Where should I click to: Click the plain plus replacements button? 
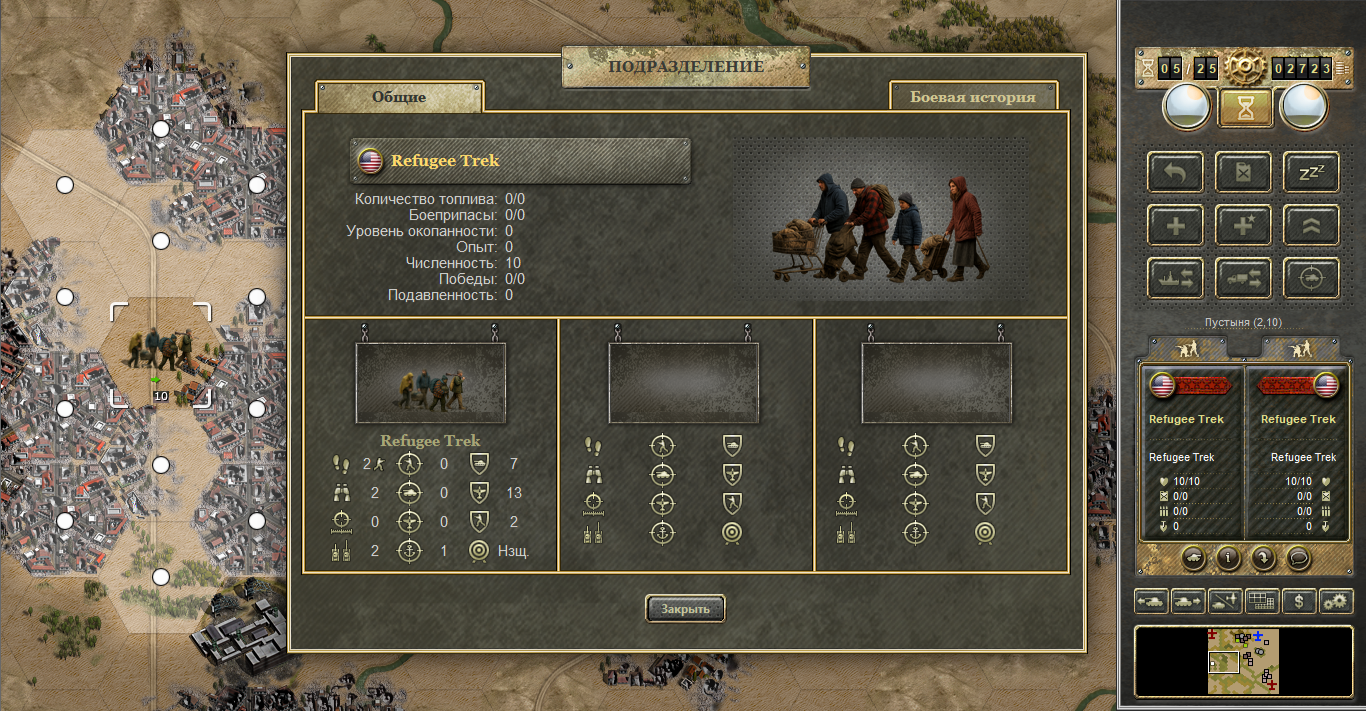click(1176, 226)
